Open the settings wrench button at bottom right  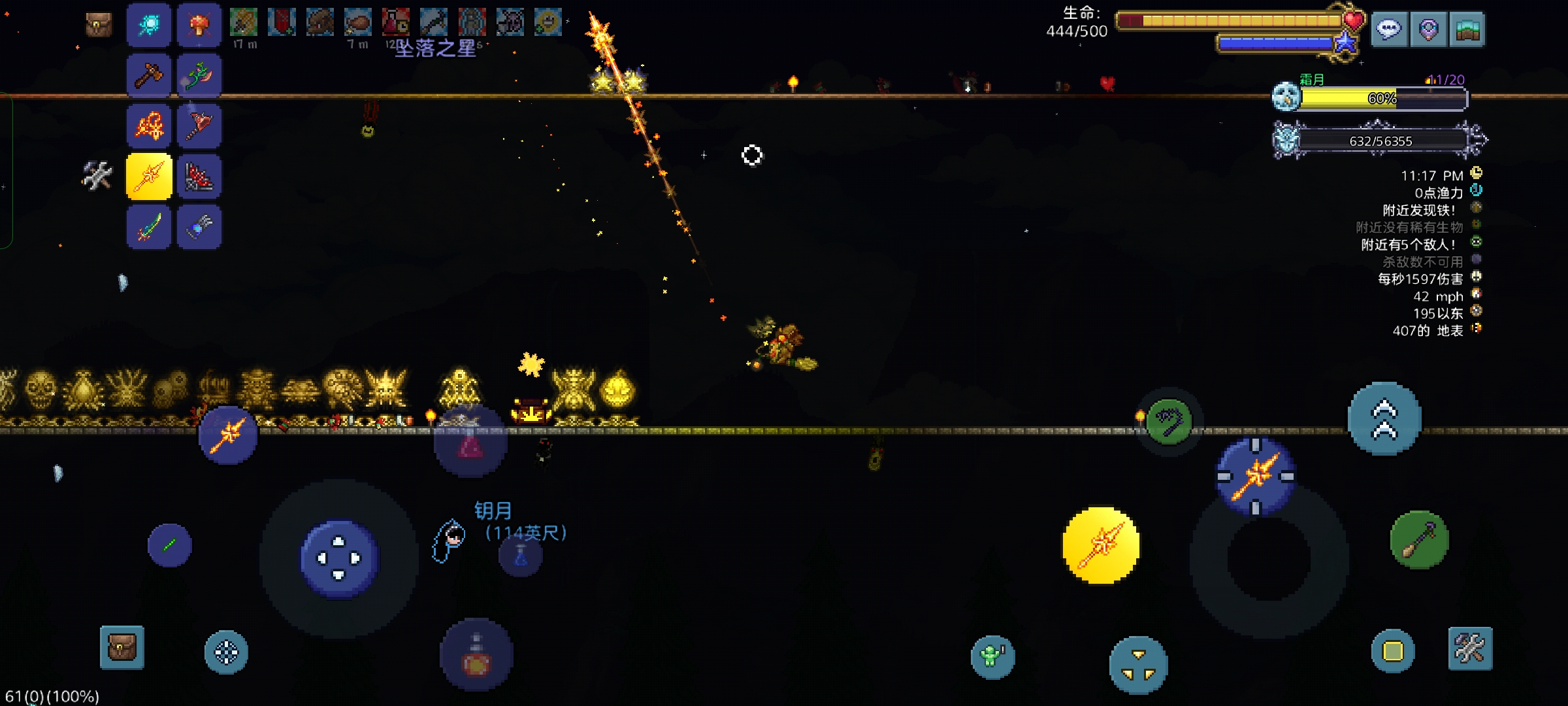1470,648
